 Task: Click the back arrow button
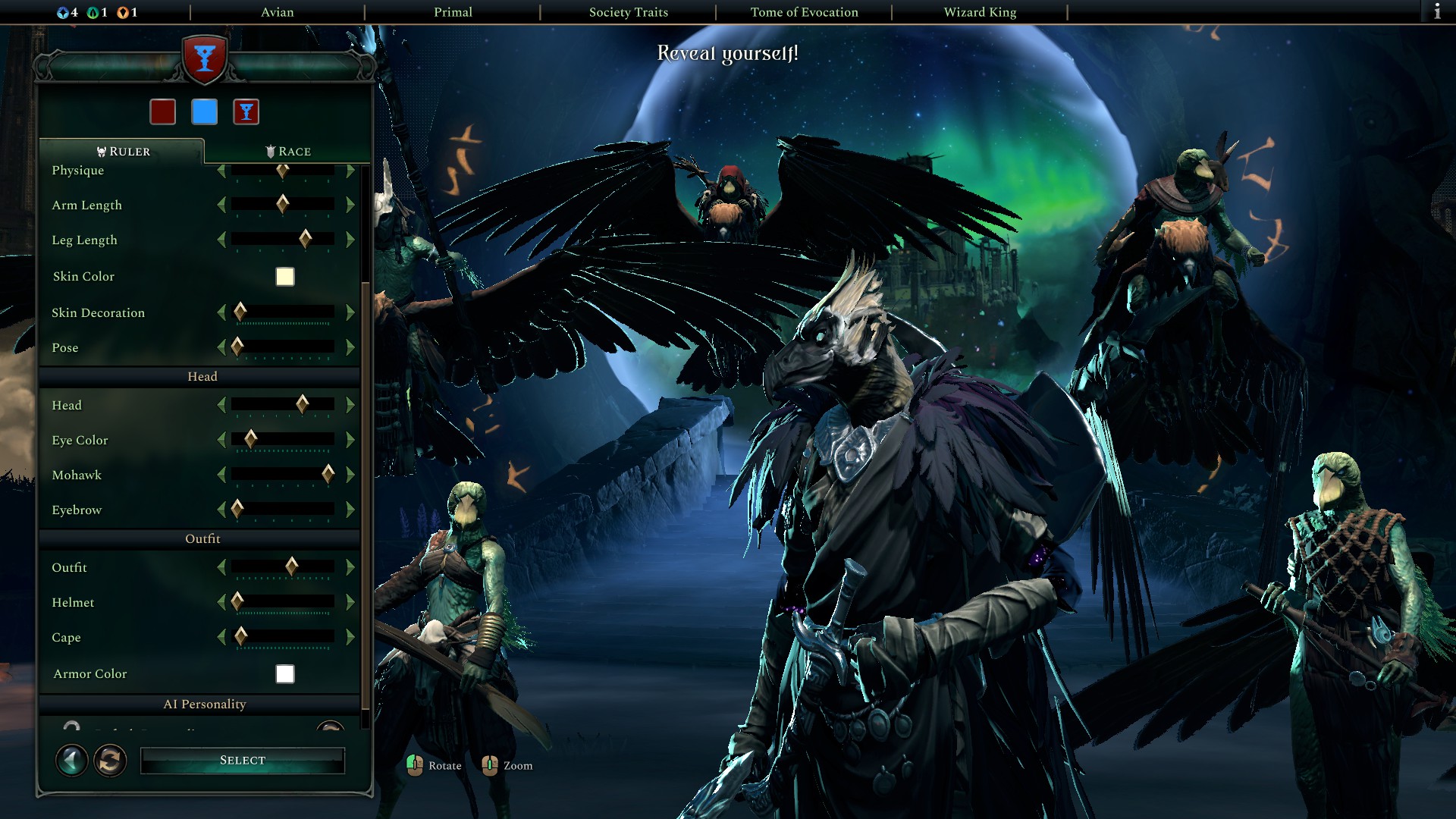[x=71, y=760]
